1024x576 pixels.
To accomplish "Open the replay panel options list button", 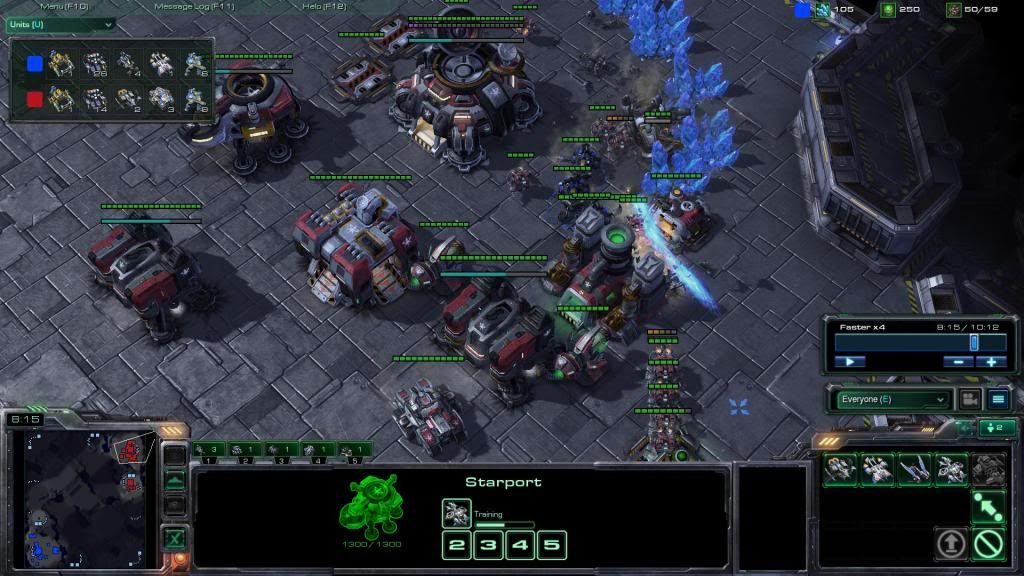I will [997, 399].
